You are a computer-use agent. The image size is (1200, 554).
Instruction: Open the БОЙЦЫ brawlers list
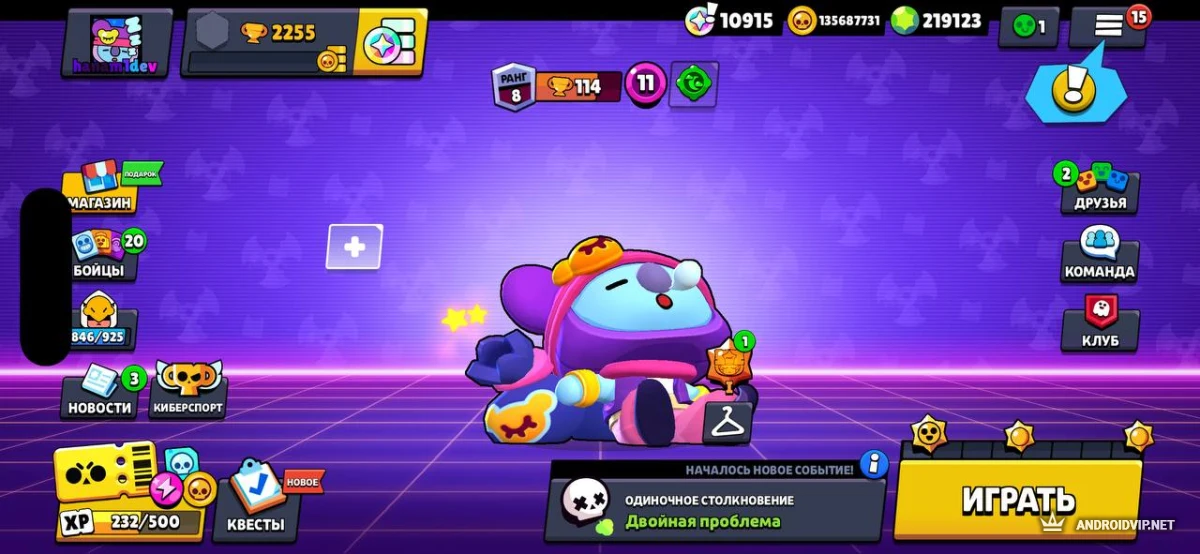(100, 256)
